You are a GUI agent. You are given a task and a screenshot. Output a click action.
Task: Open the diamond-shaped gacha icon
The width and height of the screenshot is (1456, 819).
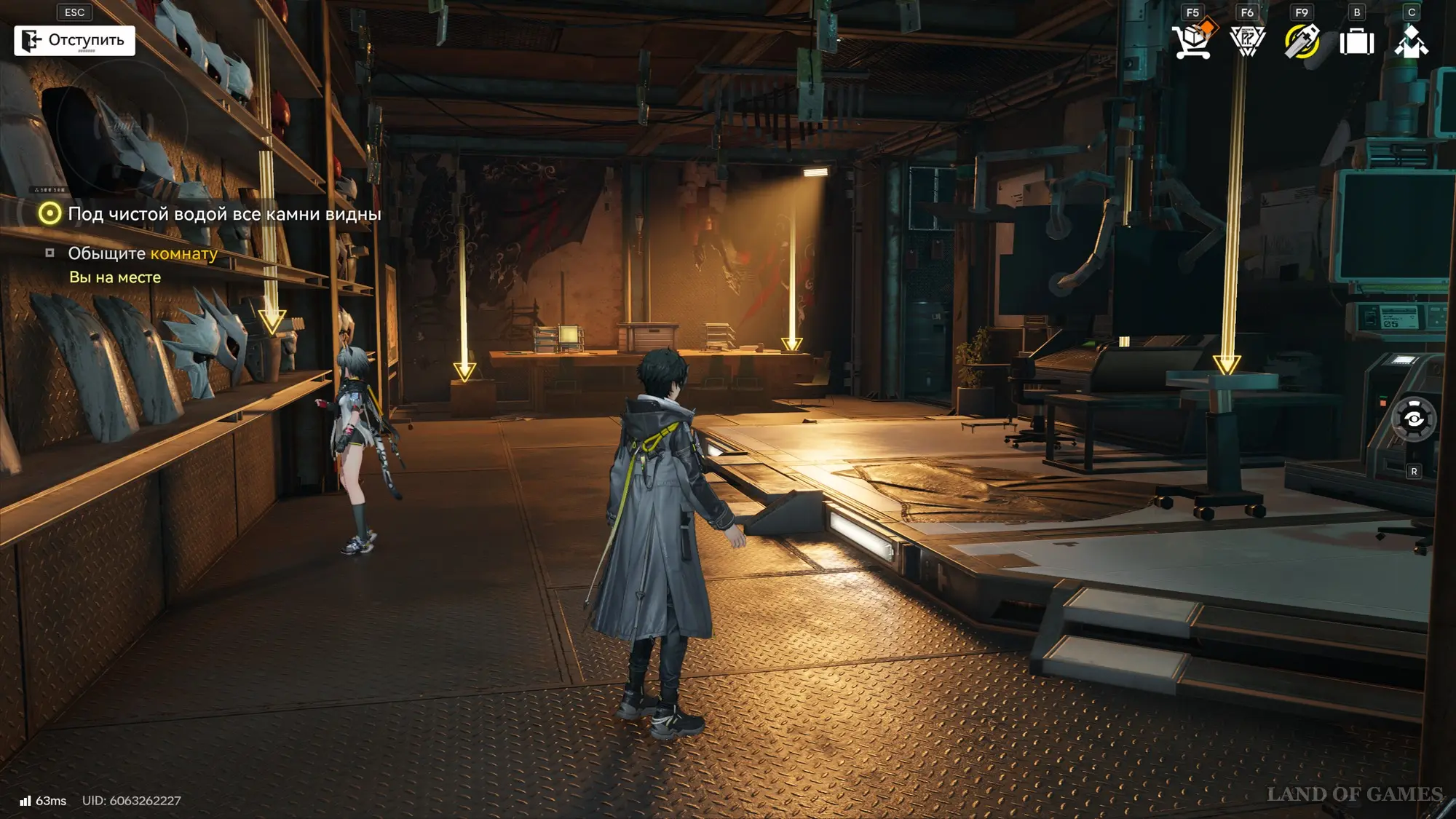(x=1247, y=41)
